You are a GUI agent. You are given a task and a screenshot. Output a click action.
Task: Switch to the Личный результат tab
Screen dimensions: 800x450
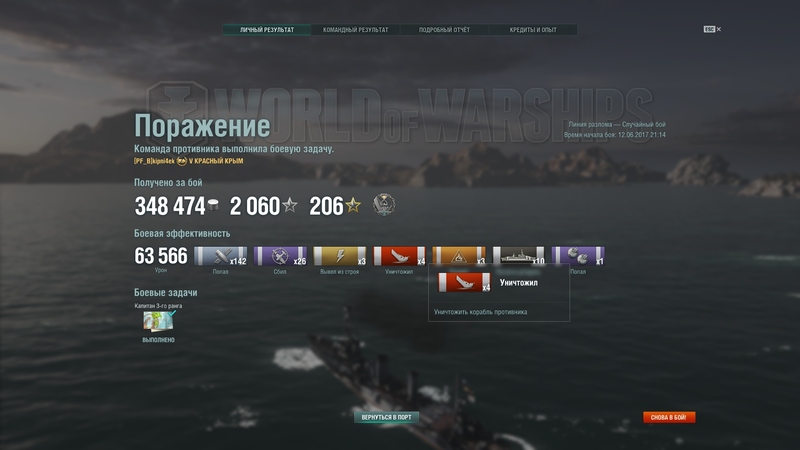(x=267, y=30)
